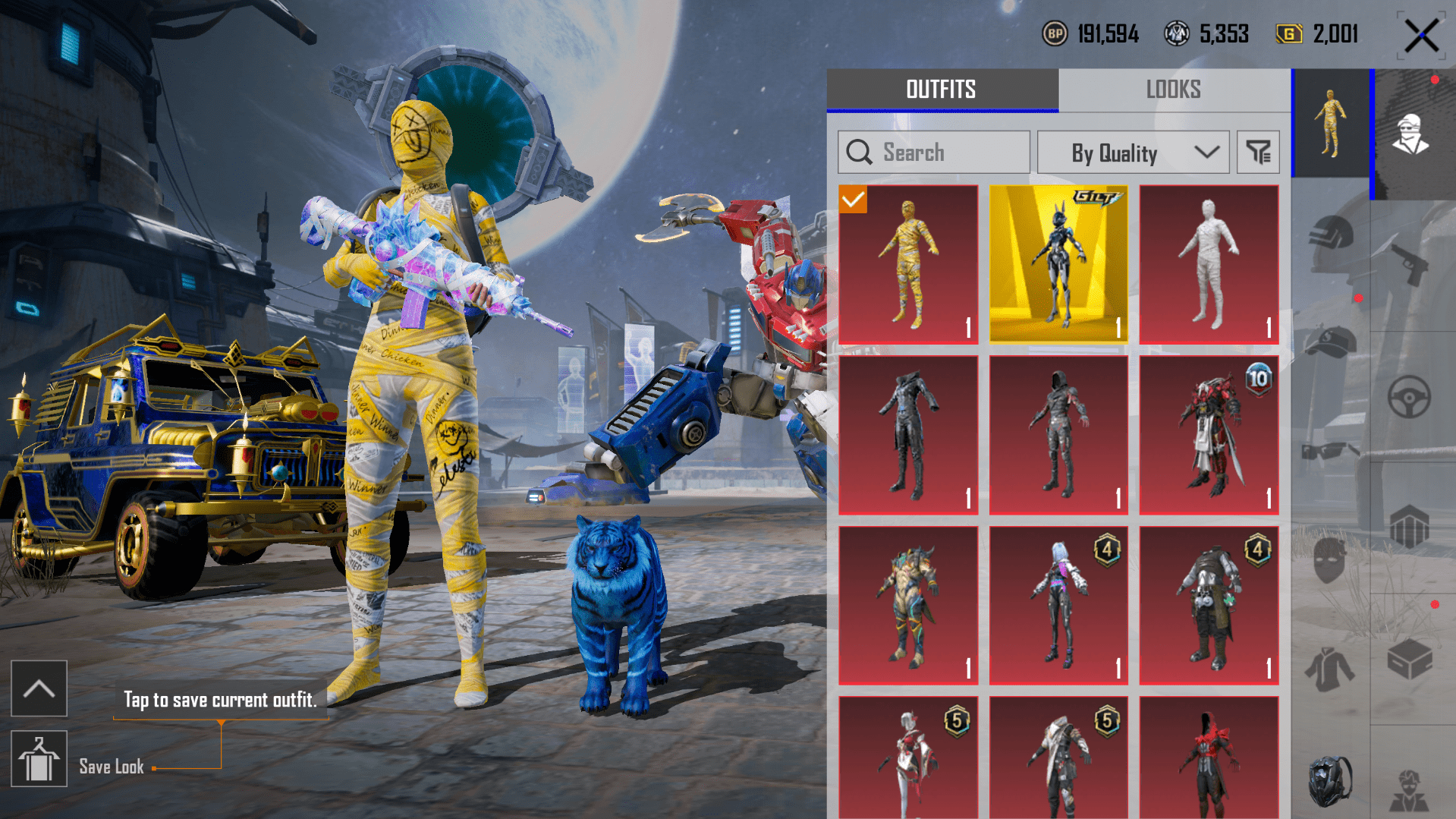This screenshot has height=819, width=1456.
Task: Select the crate box category icon
Action: (1410, 658)
